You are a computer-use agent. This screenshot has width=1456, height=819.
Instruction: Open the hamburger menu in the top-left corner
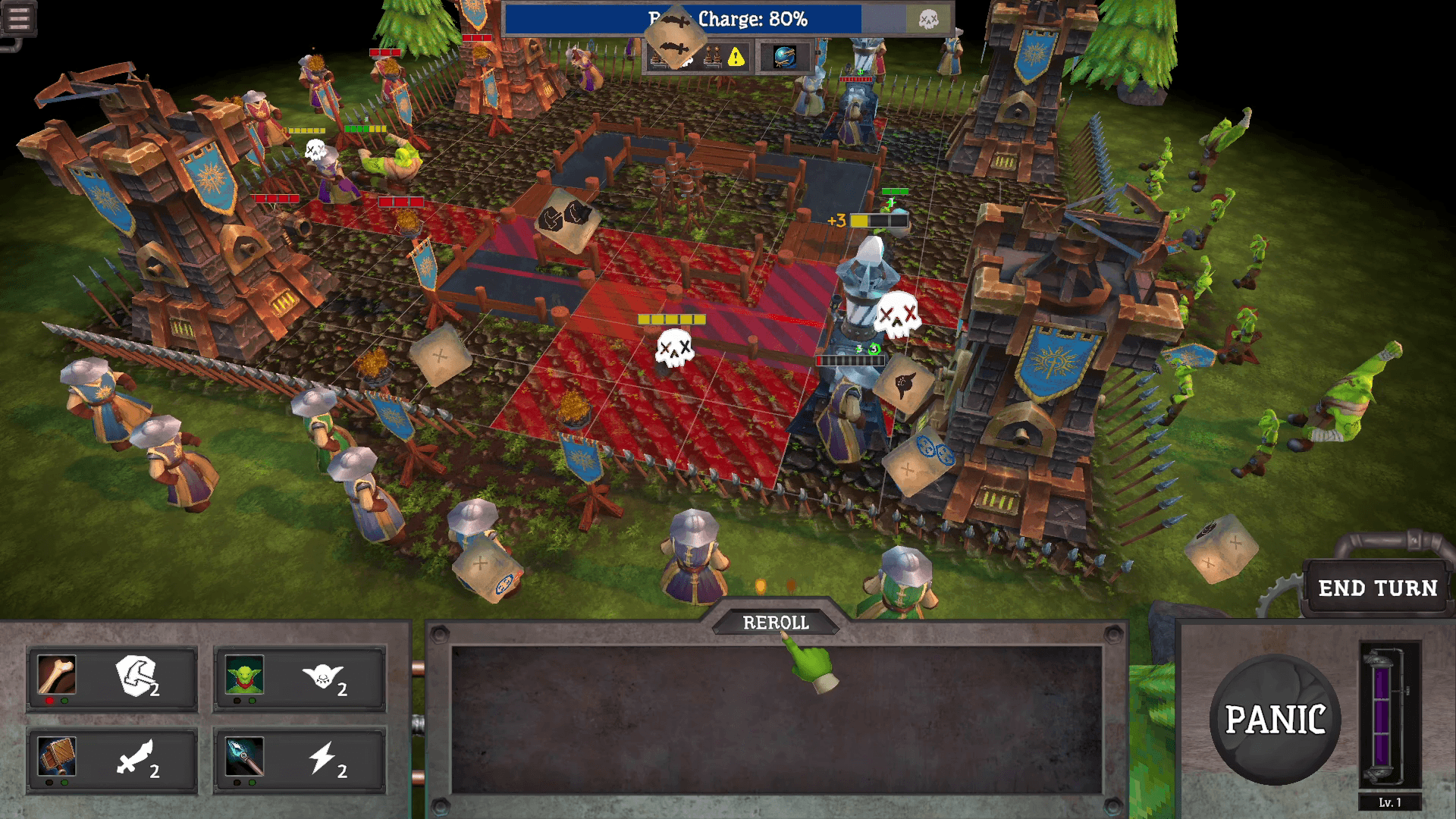tap(19, 19)
